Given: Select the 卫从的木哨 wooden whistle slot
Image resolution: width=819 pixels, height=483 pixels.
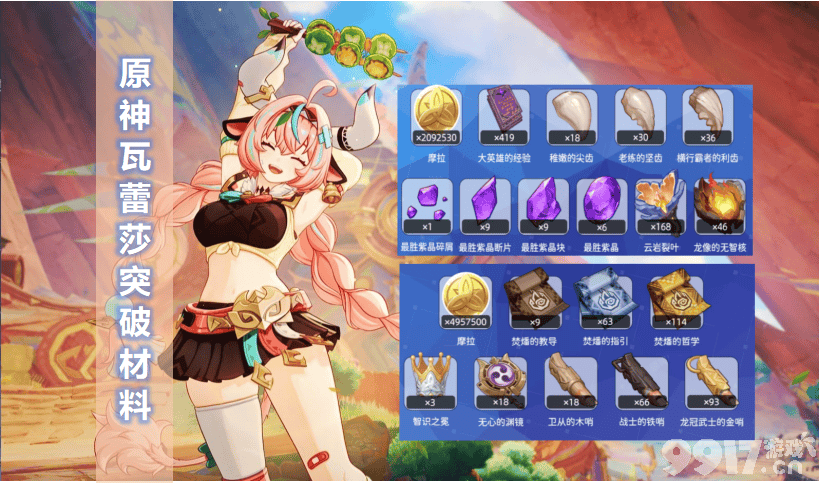Looking at the screenshot, I should (x=567, y=381).
